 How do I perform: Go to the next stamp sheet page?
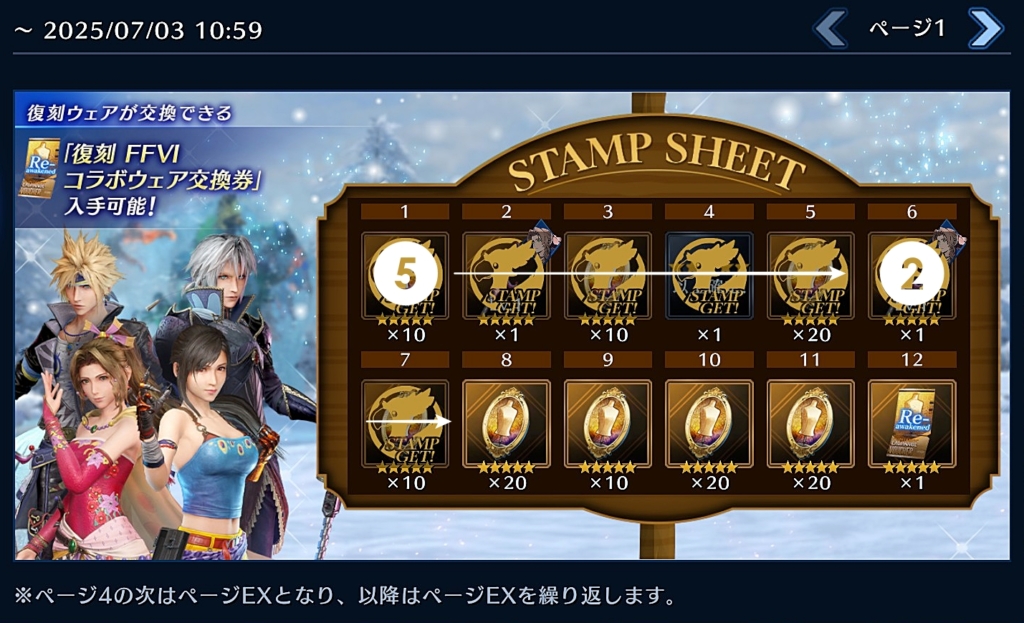coord(985,29)
